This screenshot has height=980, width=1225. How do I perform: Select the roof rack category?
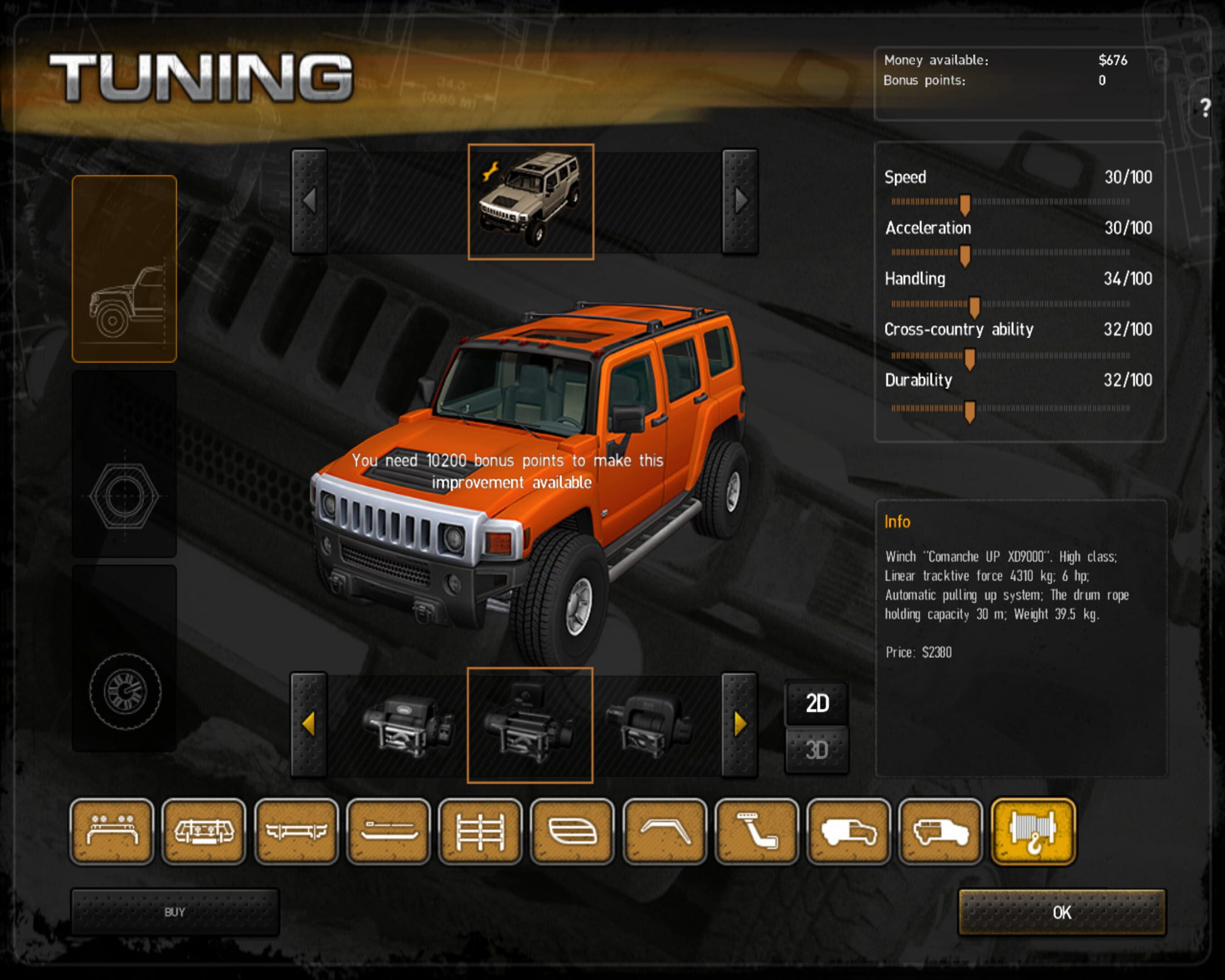pyautogui.click(x=480, y=832)
